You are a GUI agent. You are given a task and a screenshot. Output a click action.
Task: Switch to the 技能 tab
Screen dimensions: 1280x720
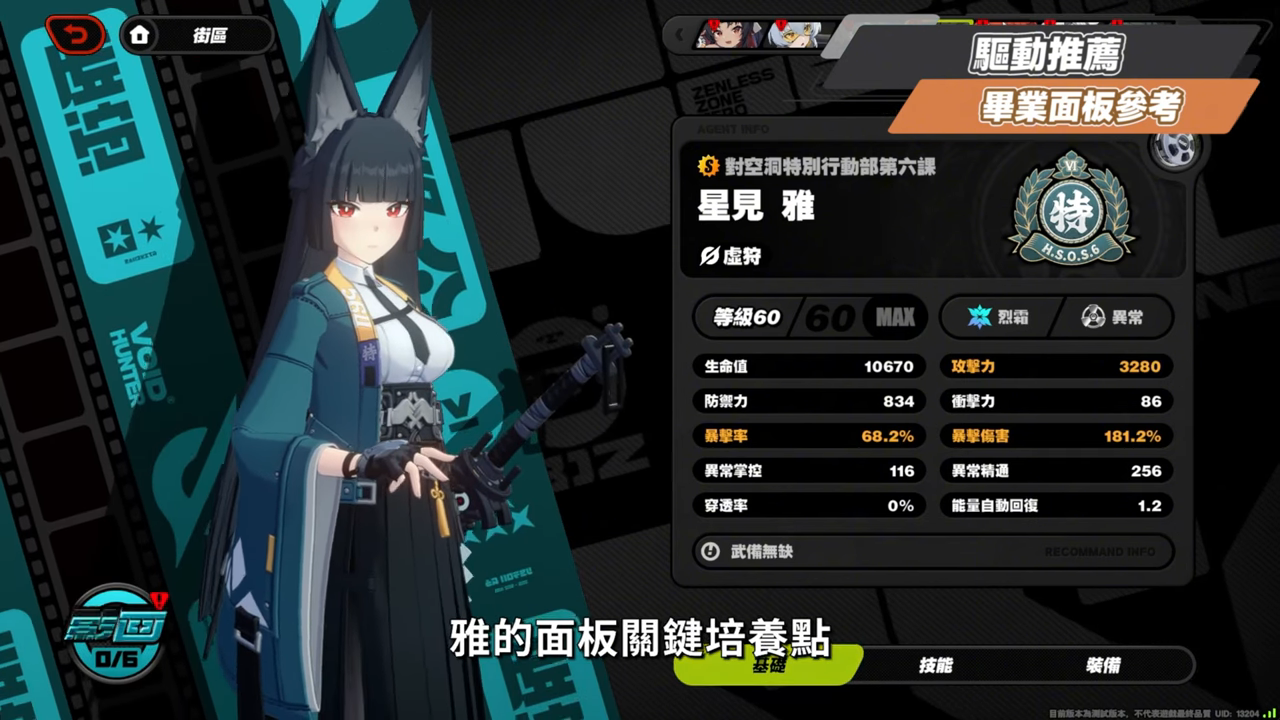coord(935,665)
